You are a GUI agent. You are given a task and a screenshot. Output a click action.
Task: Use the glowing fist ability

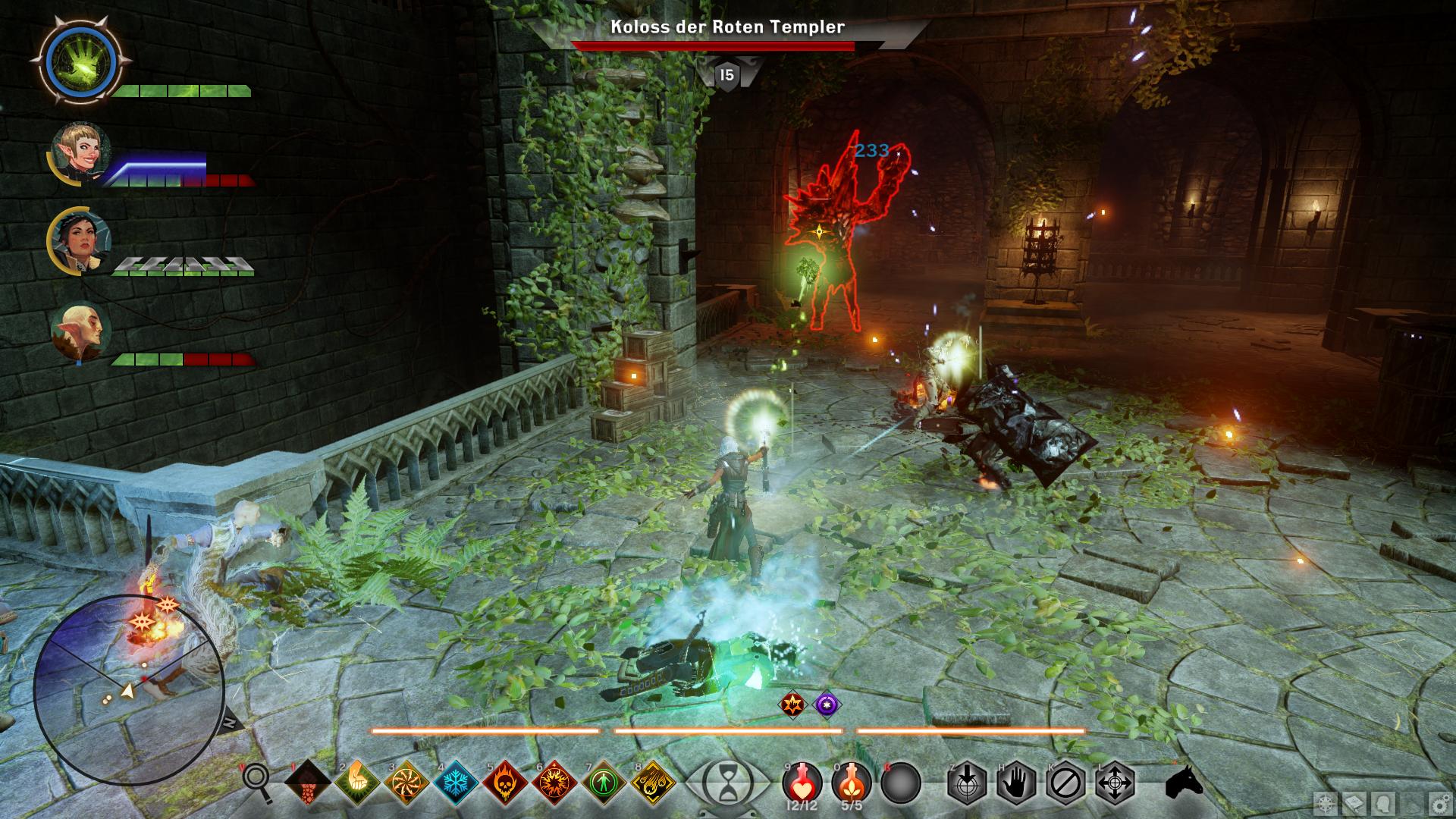tap(357, 781)
